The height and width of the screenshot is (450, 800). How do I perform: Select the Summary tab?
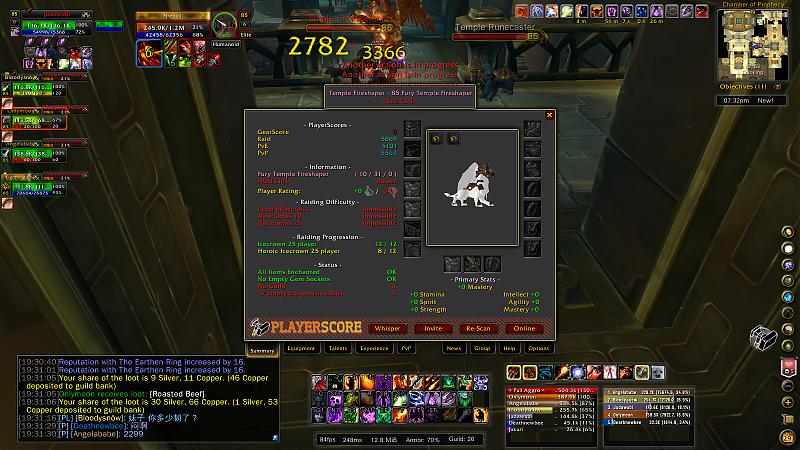(262, 349)
